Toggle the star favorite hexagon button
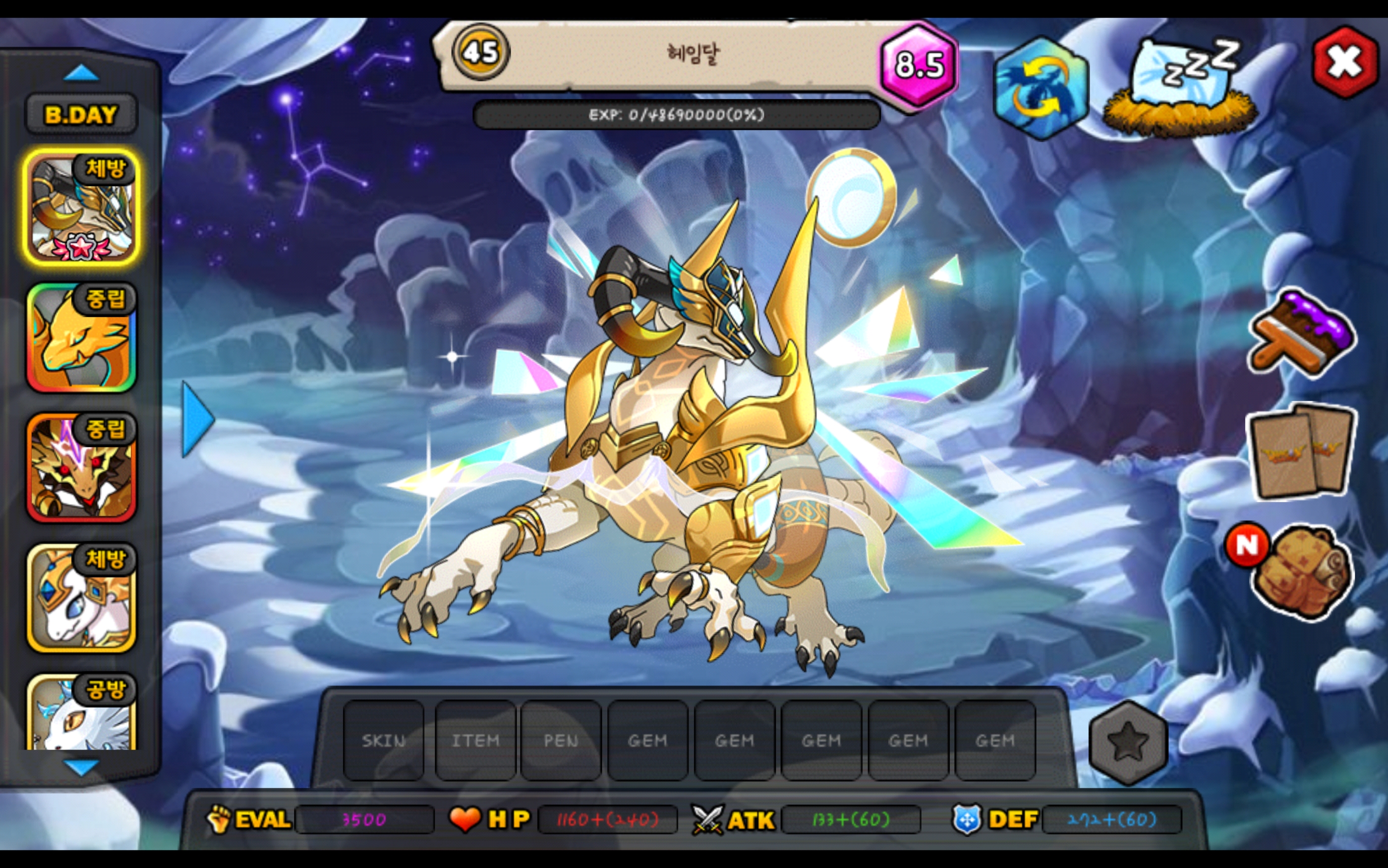This screenshot has width=1388, height=868. tap(1128, 742)
